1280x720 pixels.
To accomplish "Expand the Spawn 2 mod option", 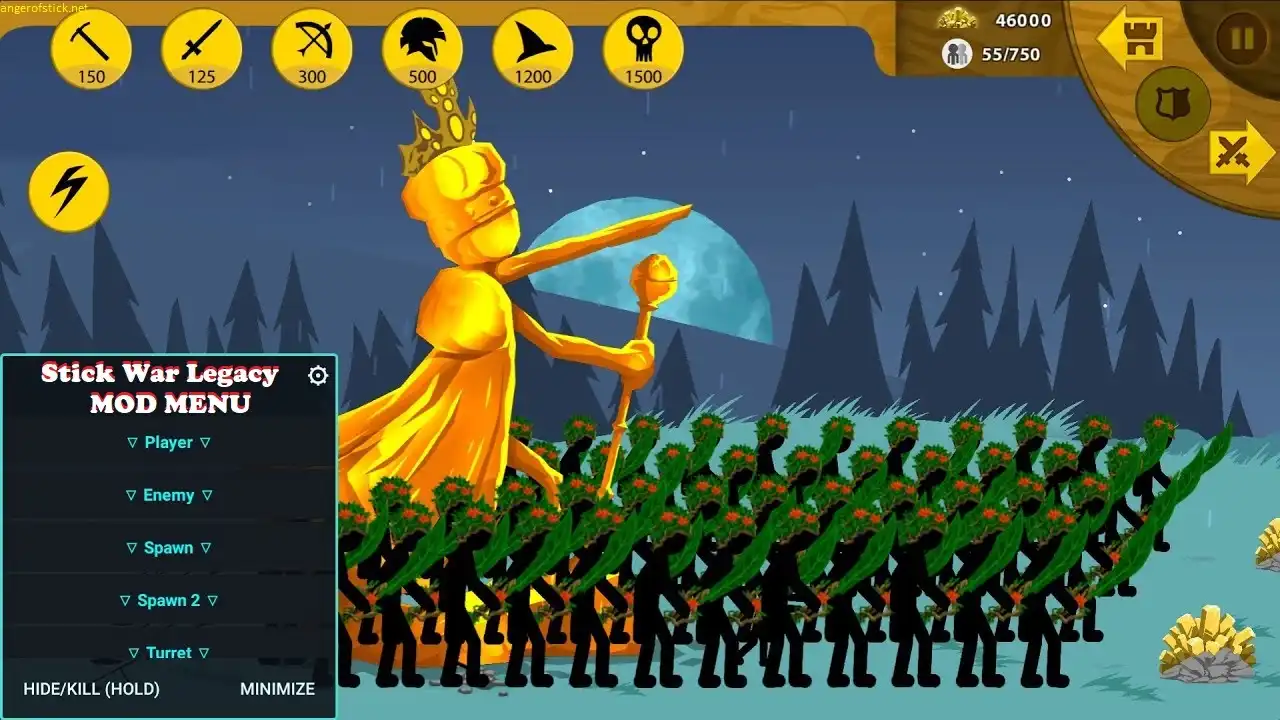I will tap(169, 600).
